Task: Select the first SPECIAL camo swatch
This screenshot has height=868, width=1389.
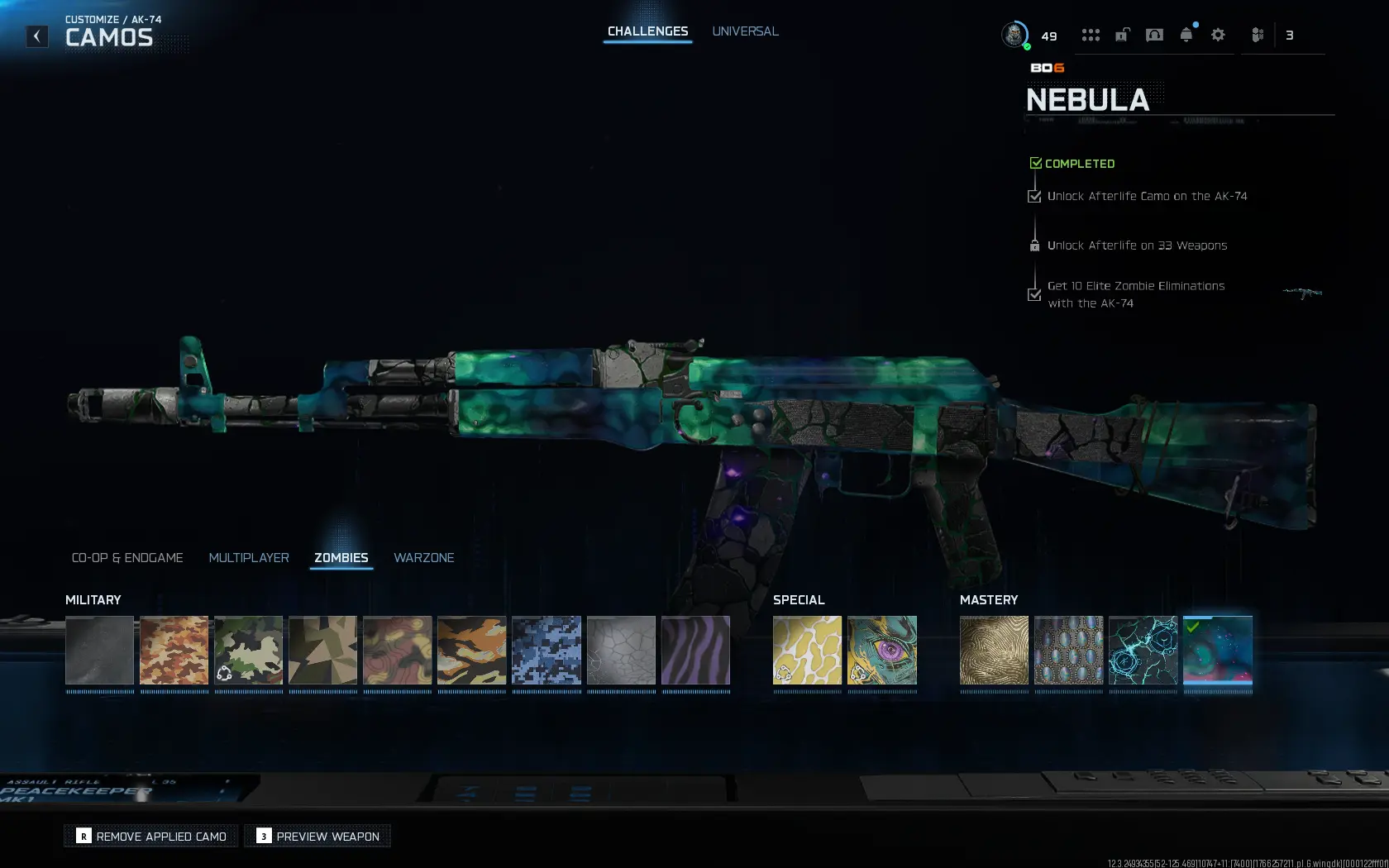Action: pos(806,652)
